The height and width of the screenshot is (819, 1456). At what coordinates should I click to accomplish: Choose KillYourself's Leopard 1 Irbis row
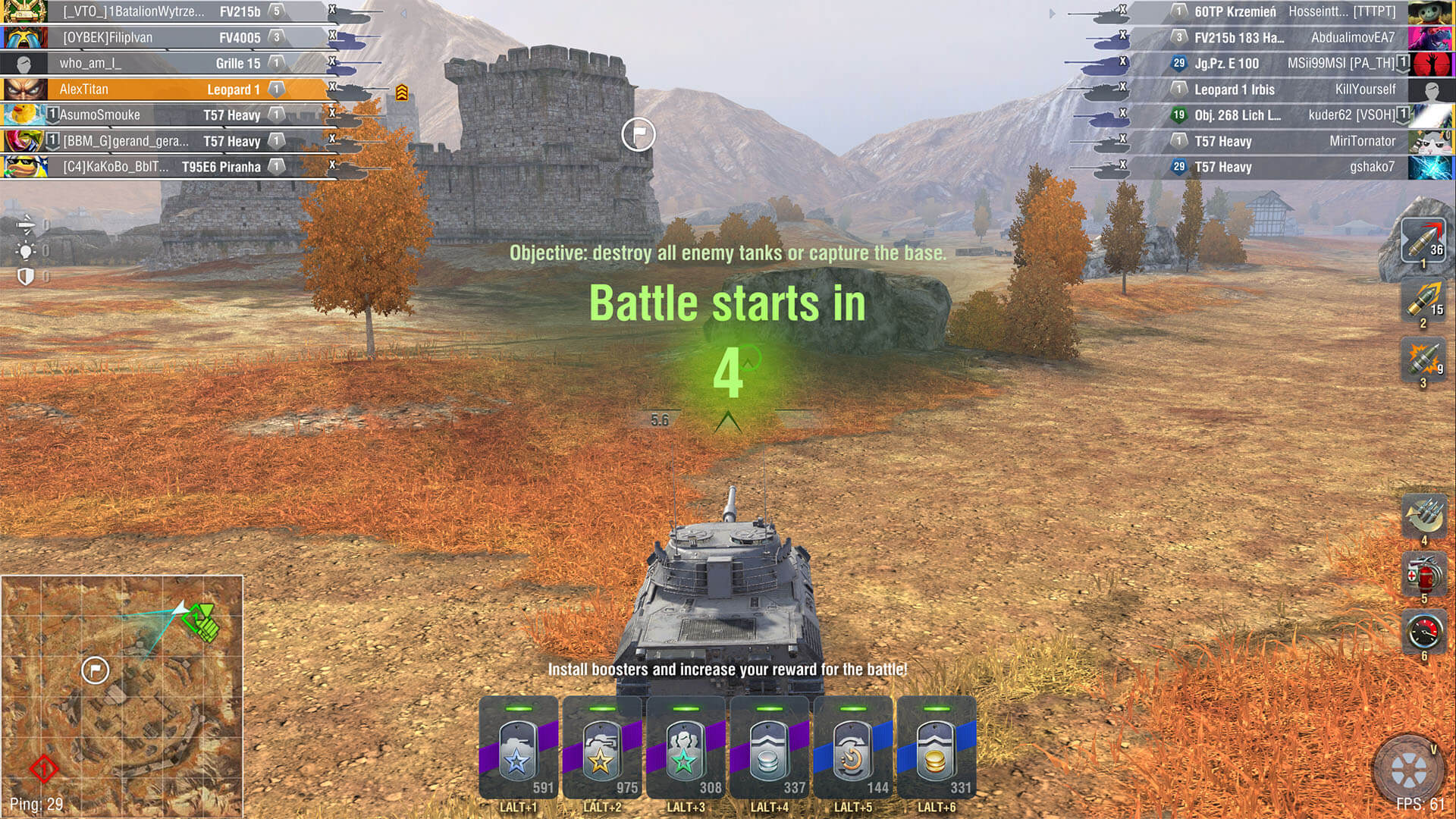[x=1289, y=89]
